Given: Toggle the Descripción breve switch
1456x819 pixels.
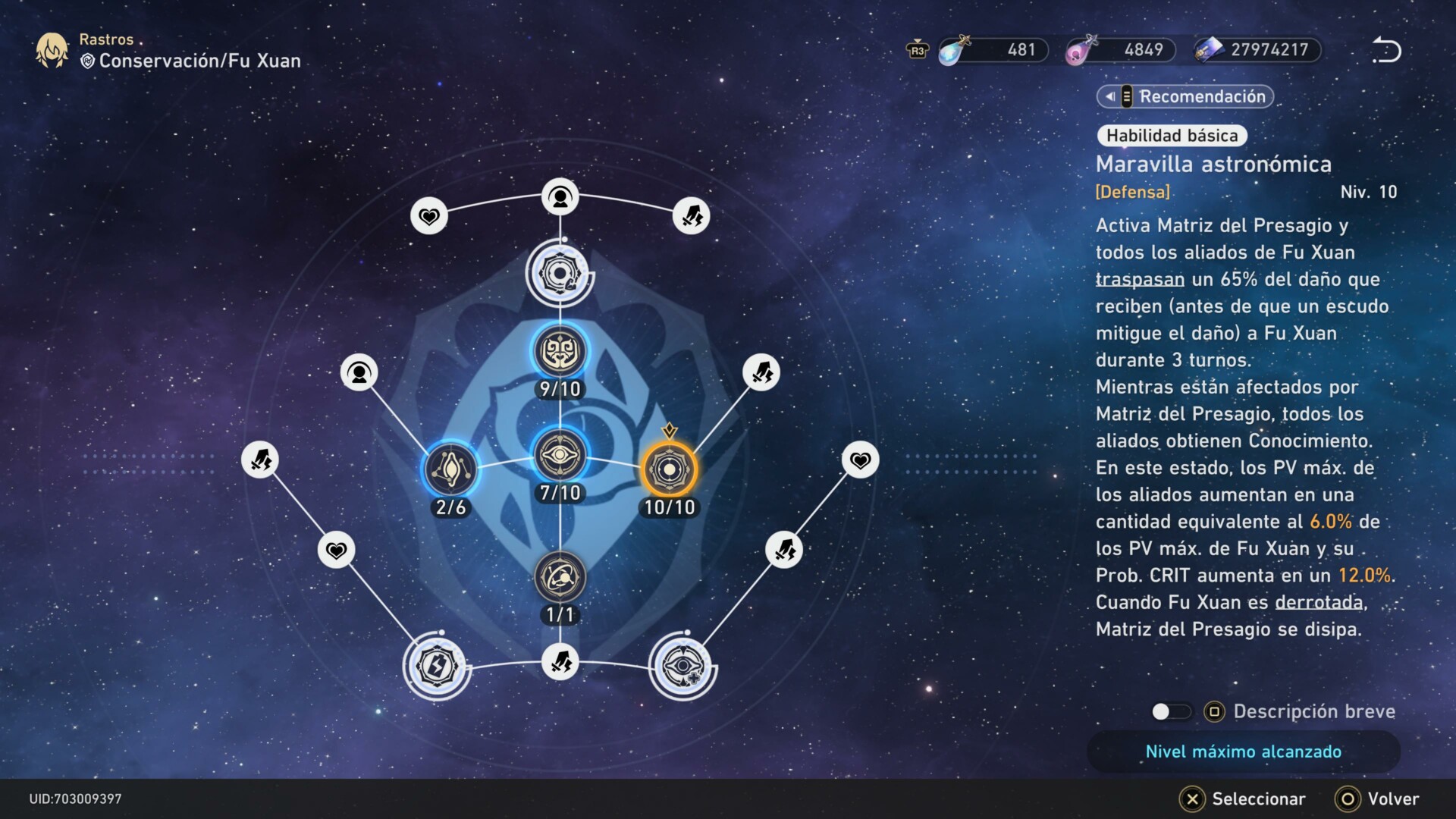Looking at the screenshot, I should click(1171, 711).
